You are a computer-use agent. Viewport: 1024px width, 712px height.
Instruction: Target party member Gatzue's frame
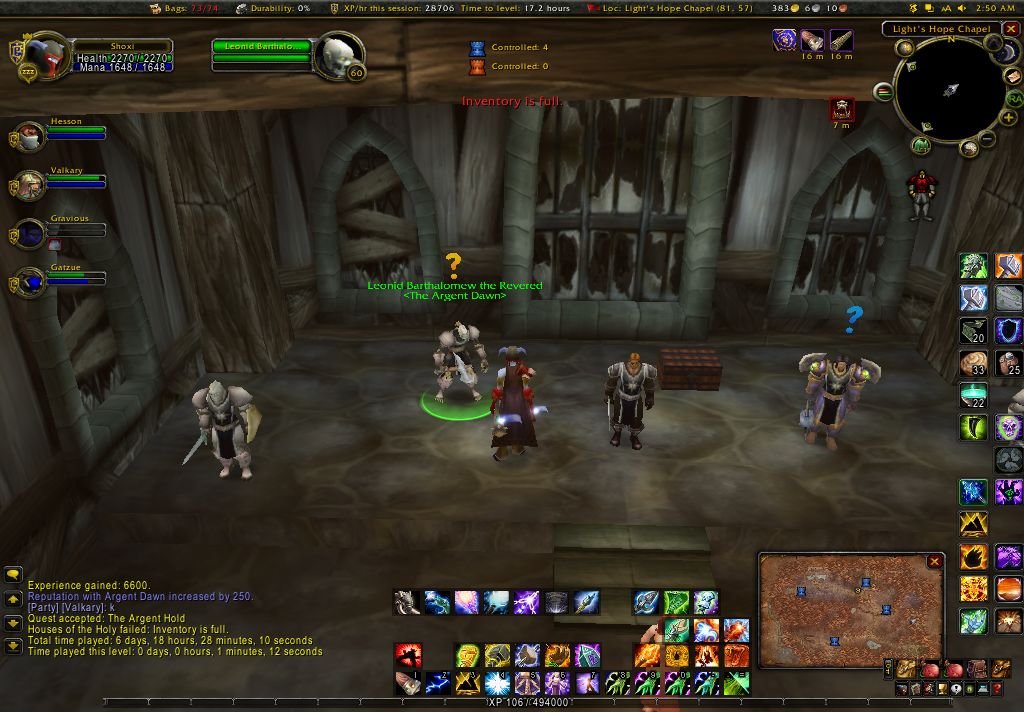(70, 277)
